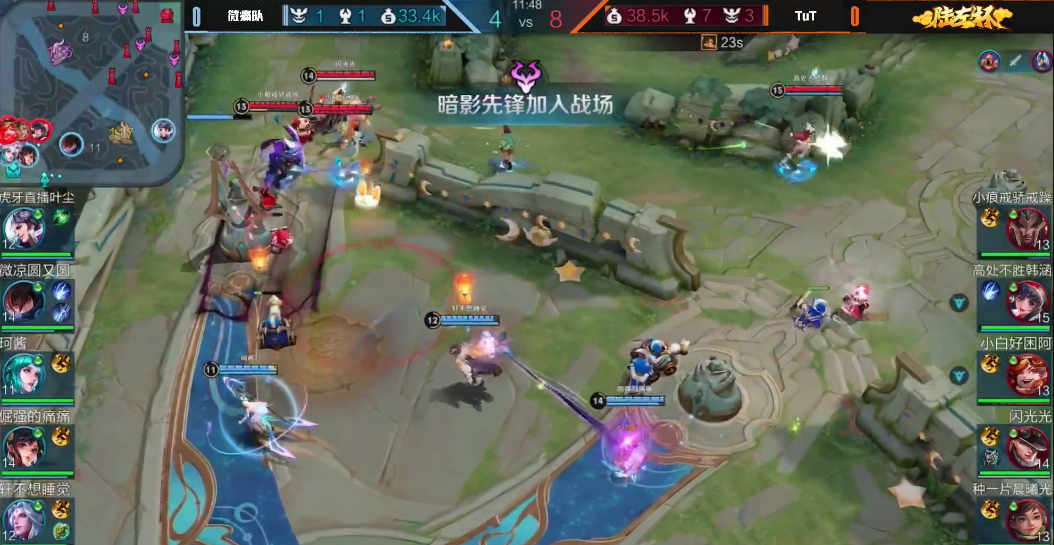Select player 闪光光's hero portrait
Screen dimensions: 1054x545
[x=1027, y=447]
